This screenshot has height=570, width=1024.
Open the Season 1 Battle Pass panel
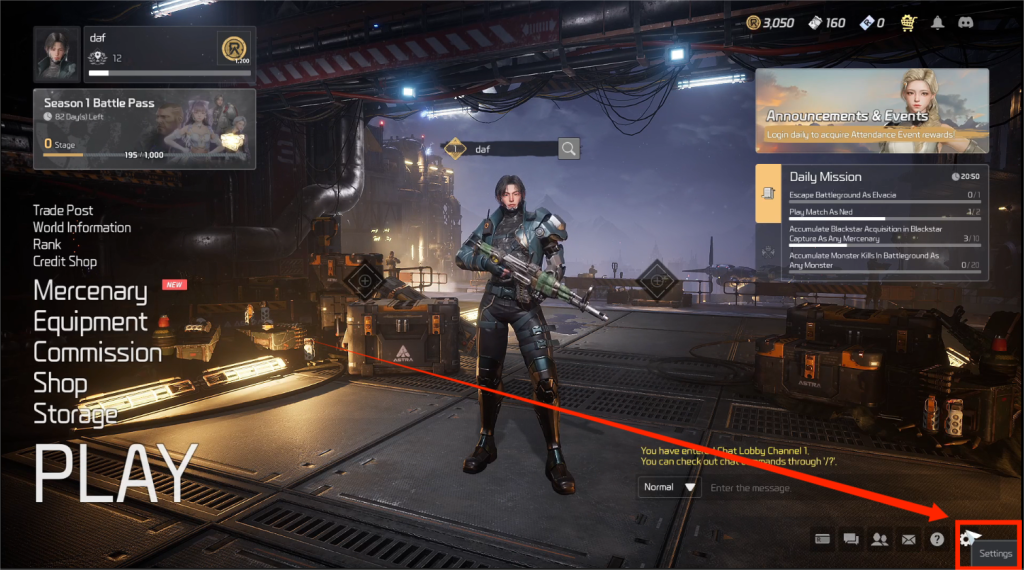144,129
